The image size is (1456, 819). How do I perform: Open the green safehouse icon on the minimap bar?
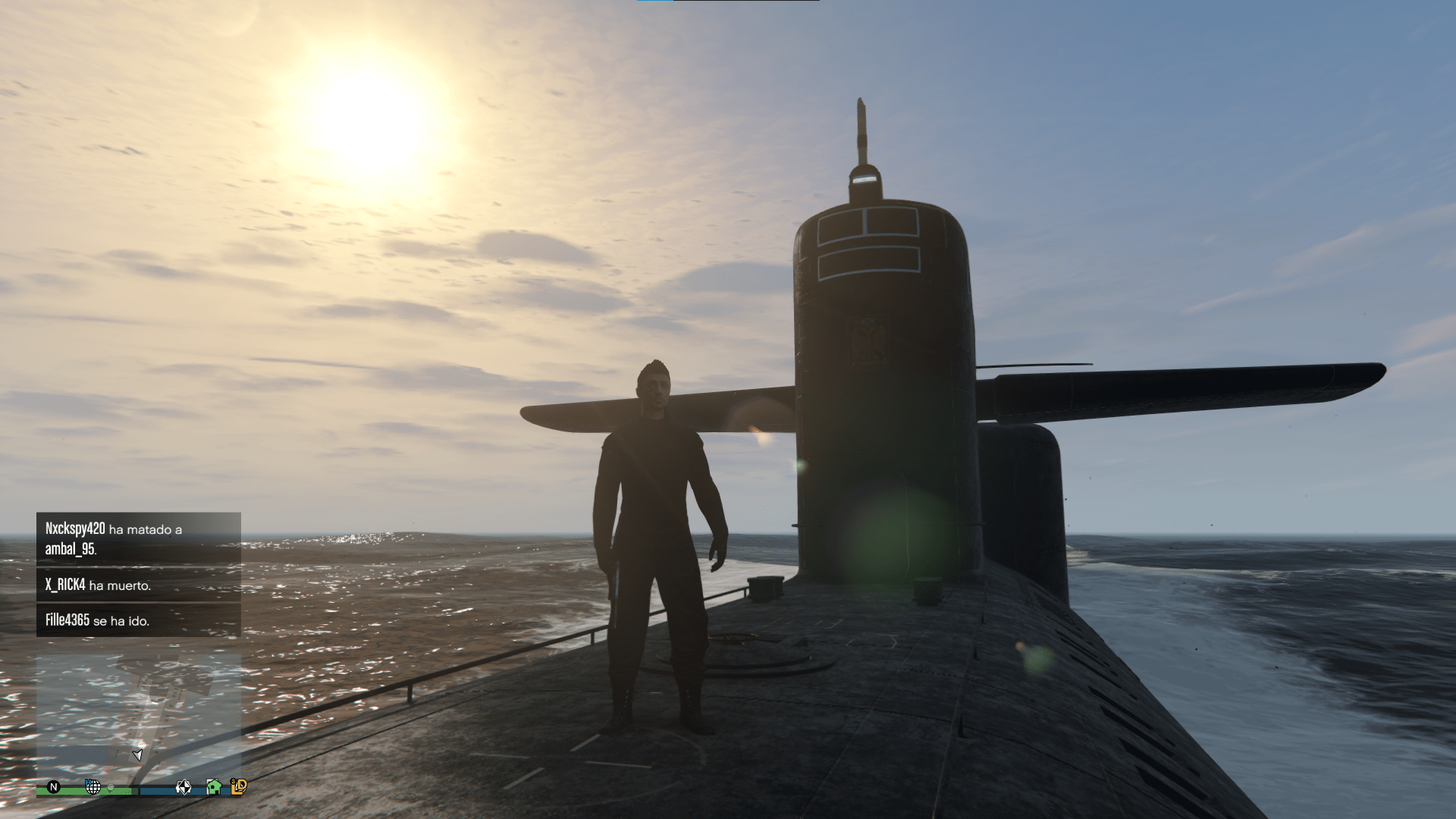pyautogui.click(x=213, y=787)
